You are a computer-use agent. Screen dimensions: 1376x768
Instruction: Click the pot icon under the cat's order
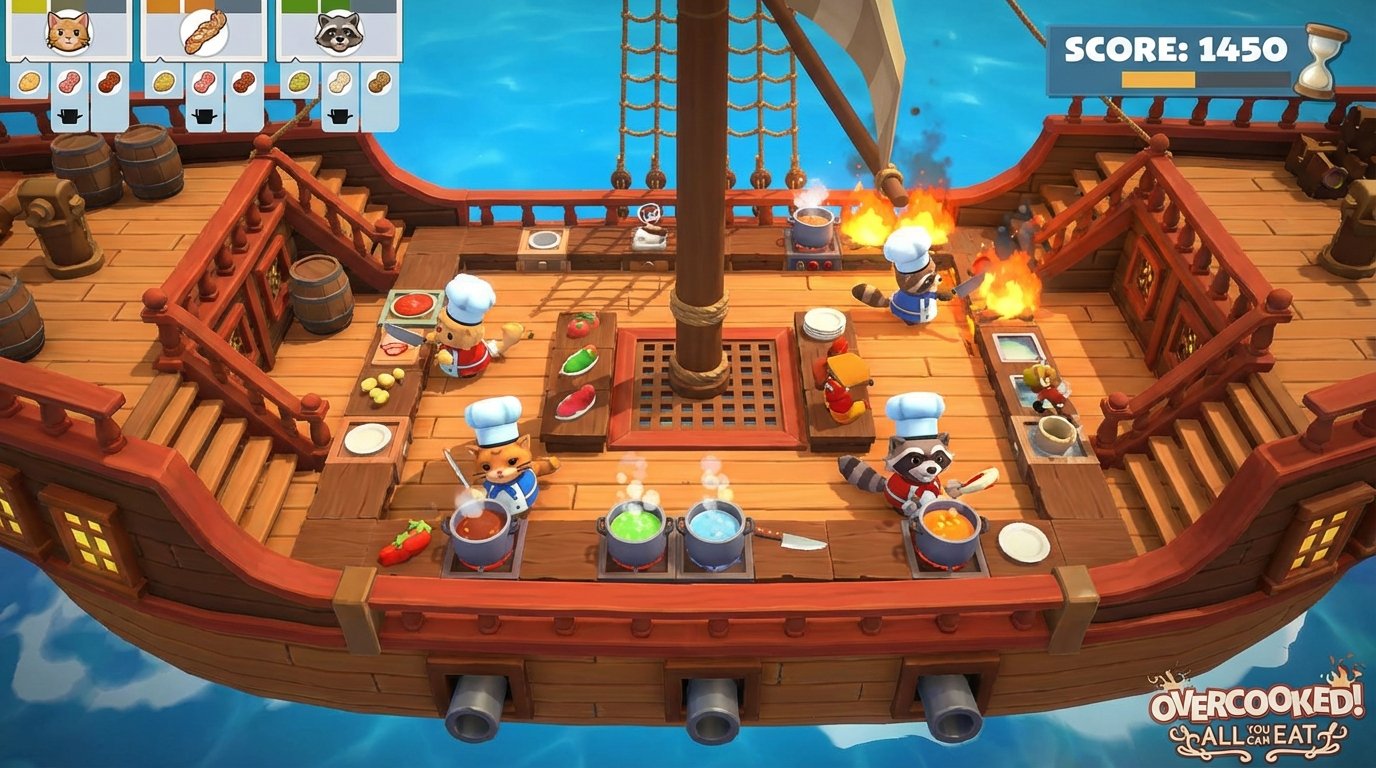[x=69, y=115]
